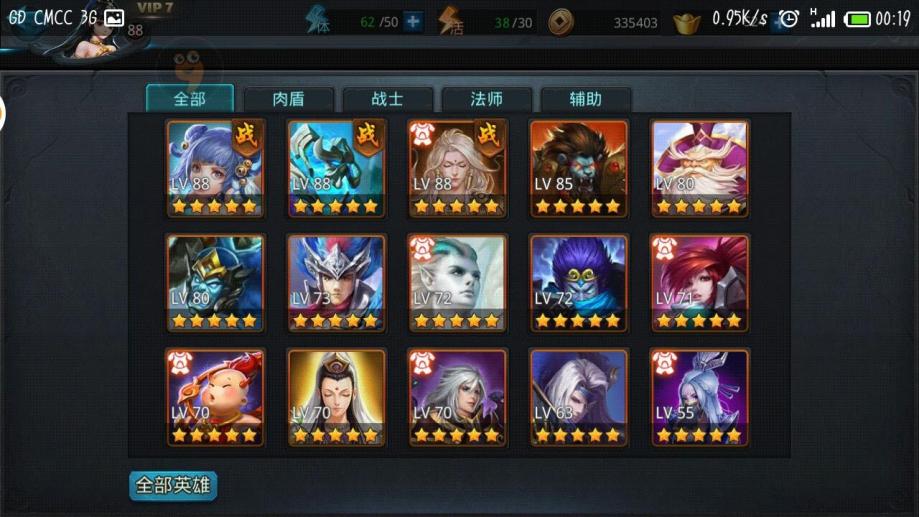Click the gold ingot currency icon
Screen dimensions: 919x517
686,22
